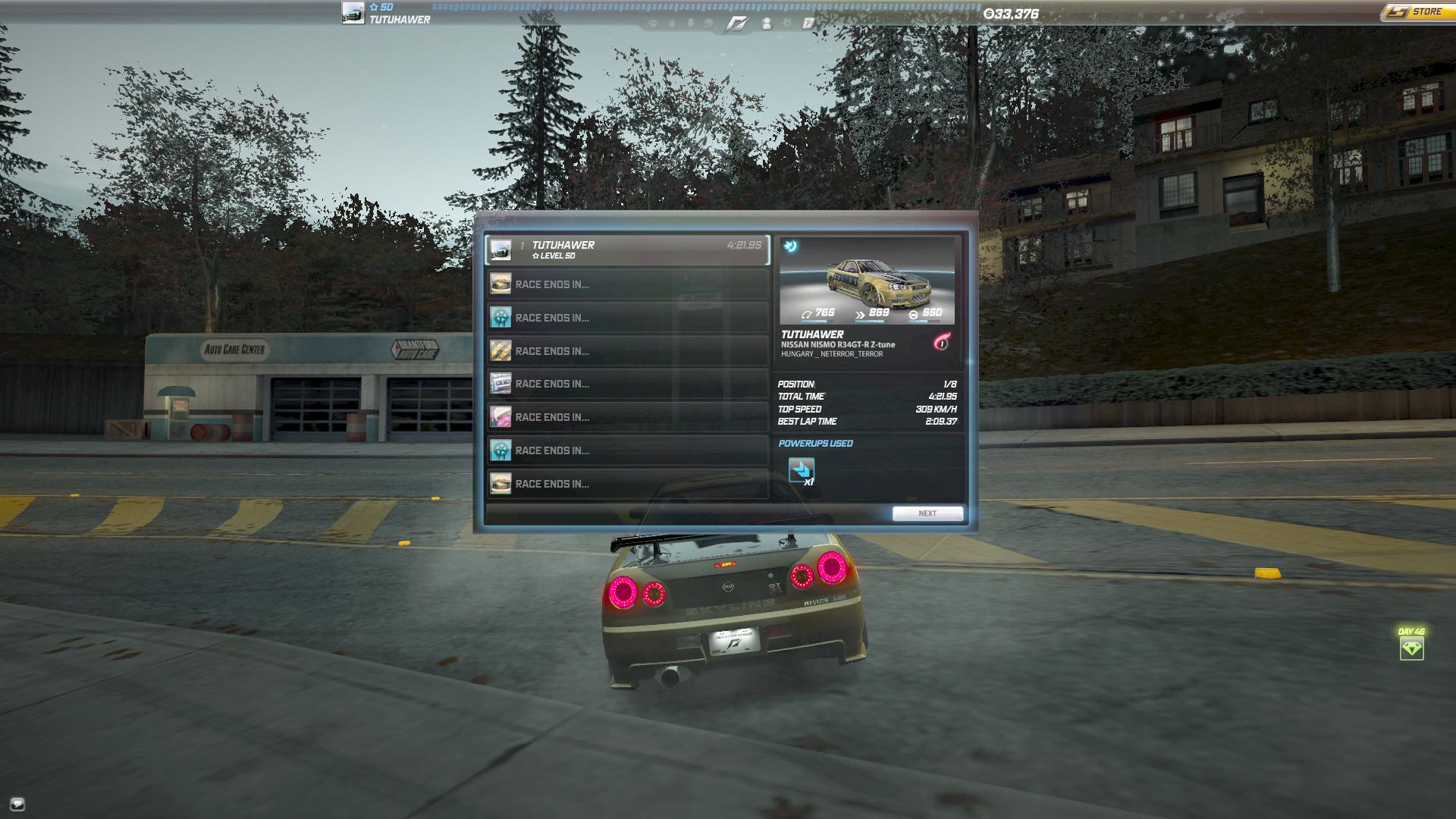
Task: Click the NEXT button in results panel
Action: tap(927, 513)
